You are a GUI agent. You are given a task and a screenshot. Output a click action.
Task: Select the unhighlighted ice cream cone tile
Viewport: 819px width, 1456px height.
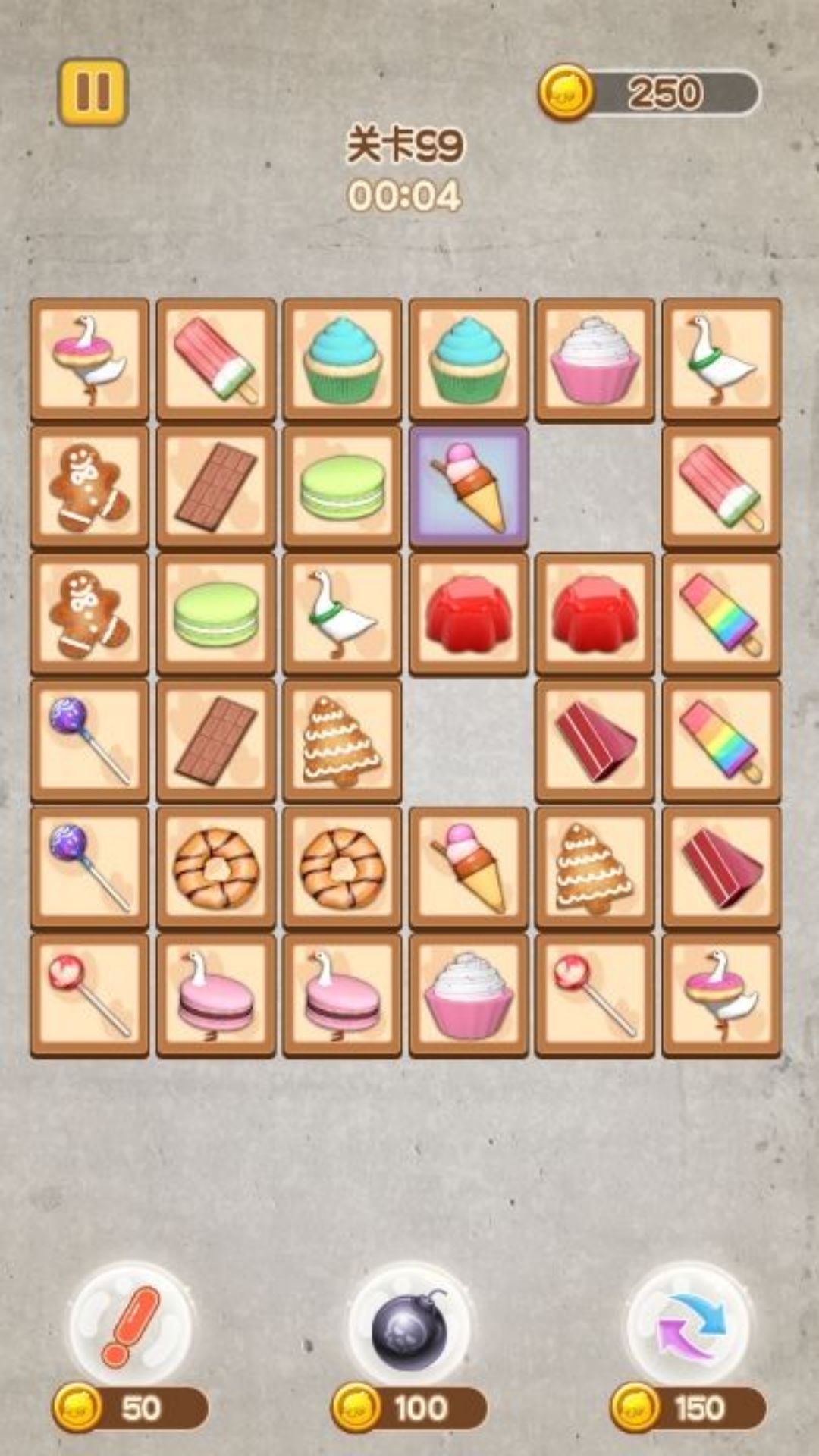pyautogui.click(x=469, y=867)
